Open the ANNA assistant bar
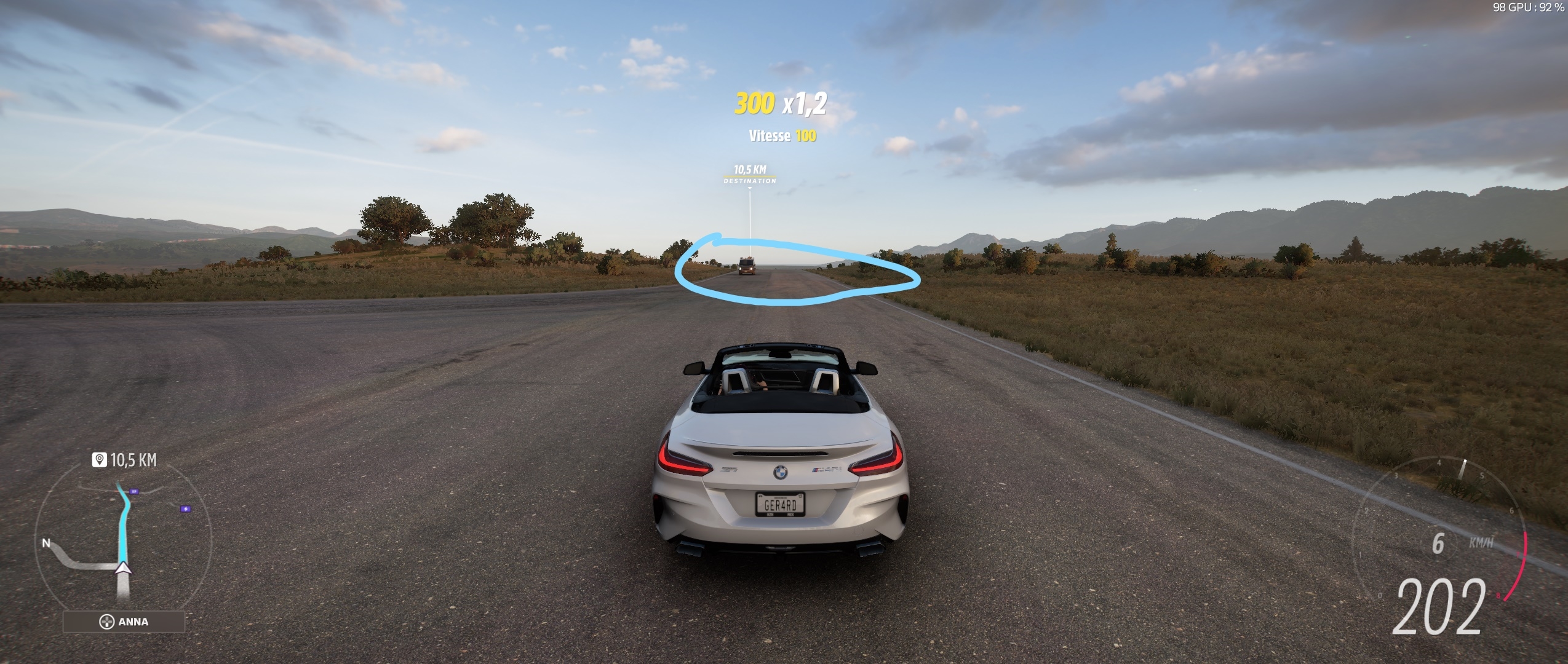This screenshot has height=664, width=1568. click(124, 622)
